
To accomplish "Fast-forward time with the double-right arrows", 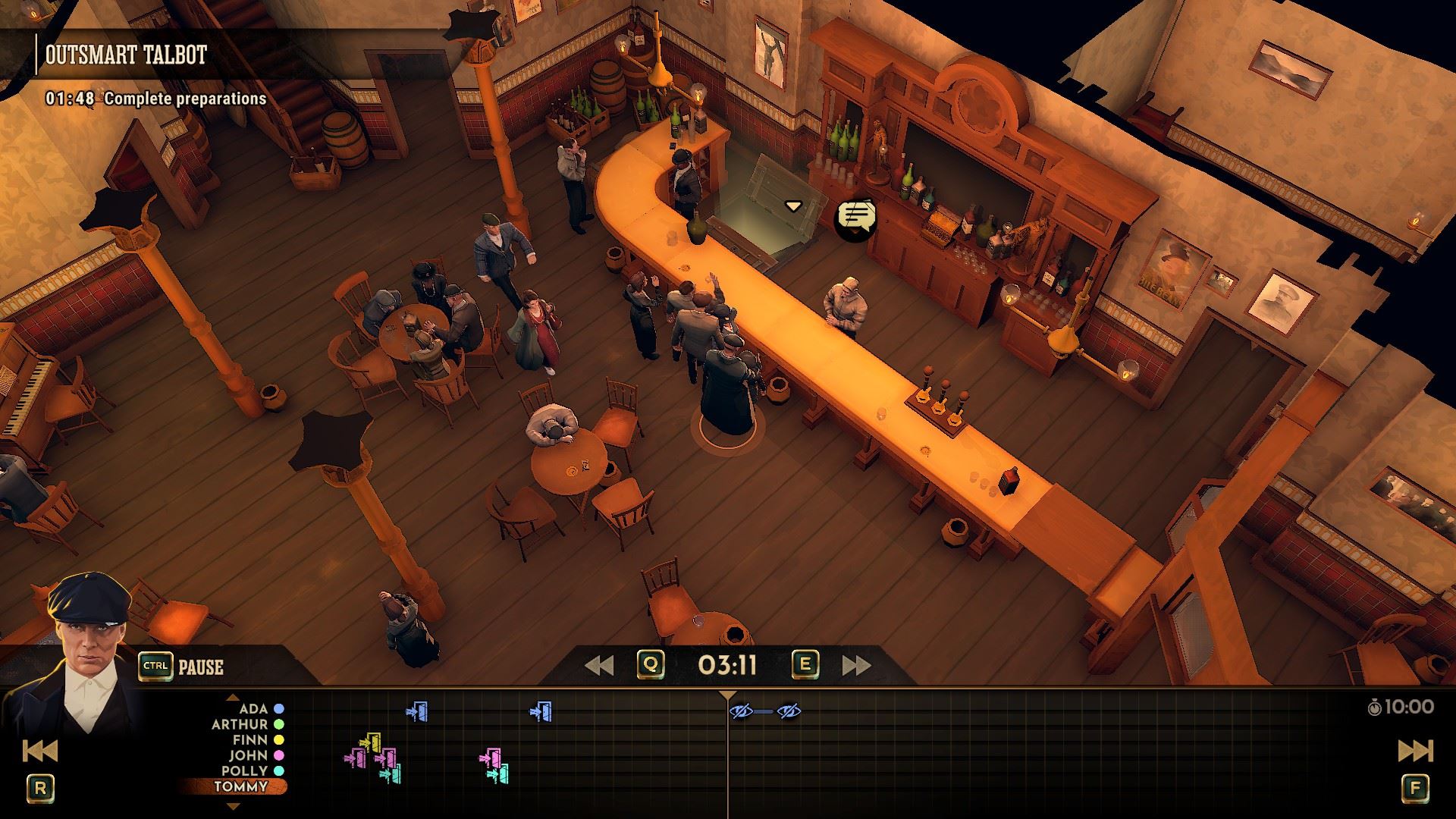I will click(x=856, y=665).
